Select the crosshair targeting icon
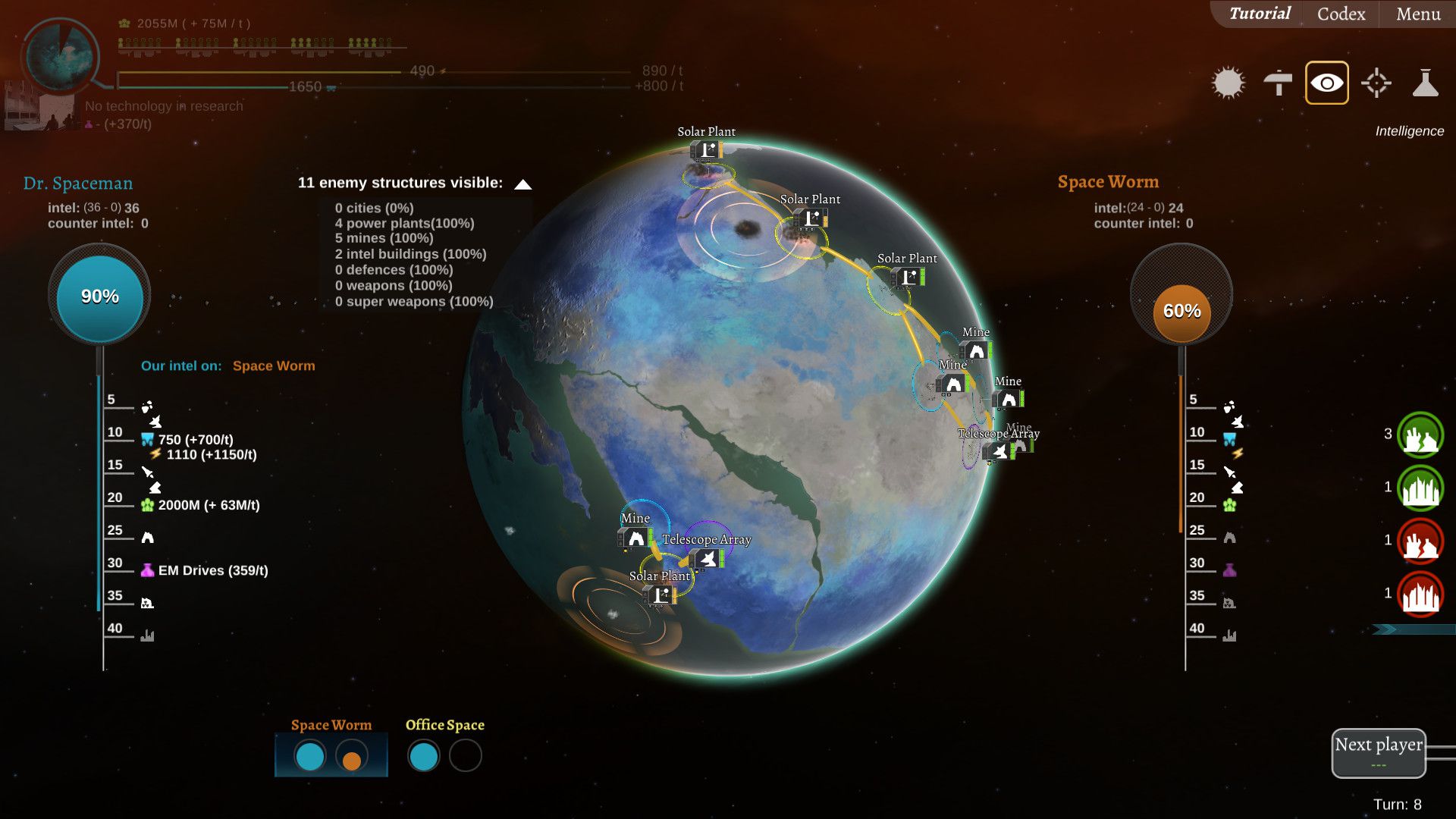The width and height of the screenshot is (1456, 819). coord(1376,83)
